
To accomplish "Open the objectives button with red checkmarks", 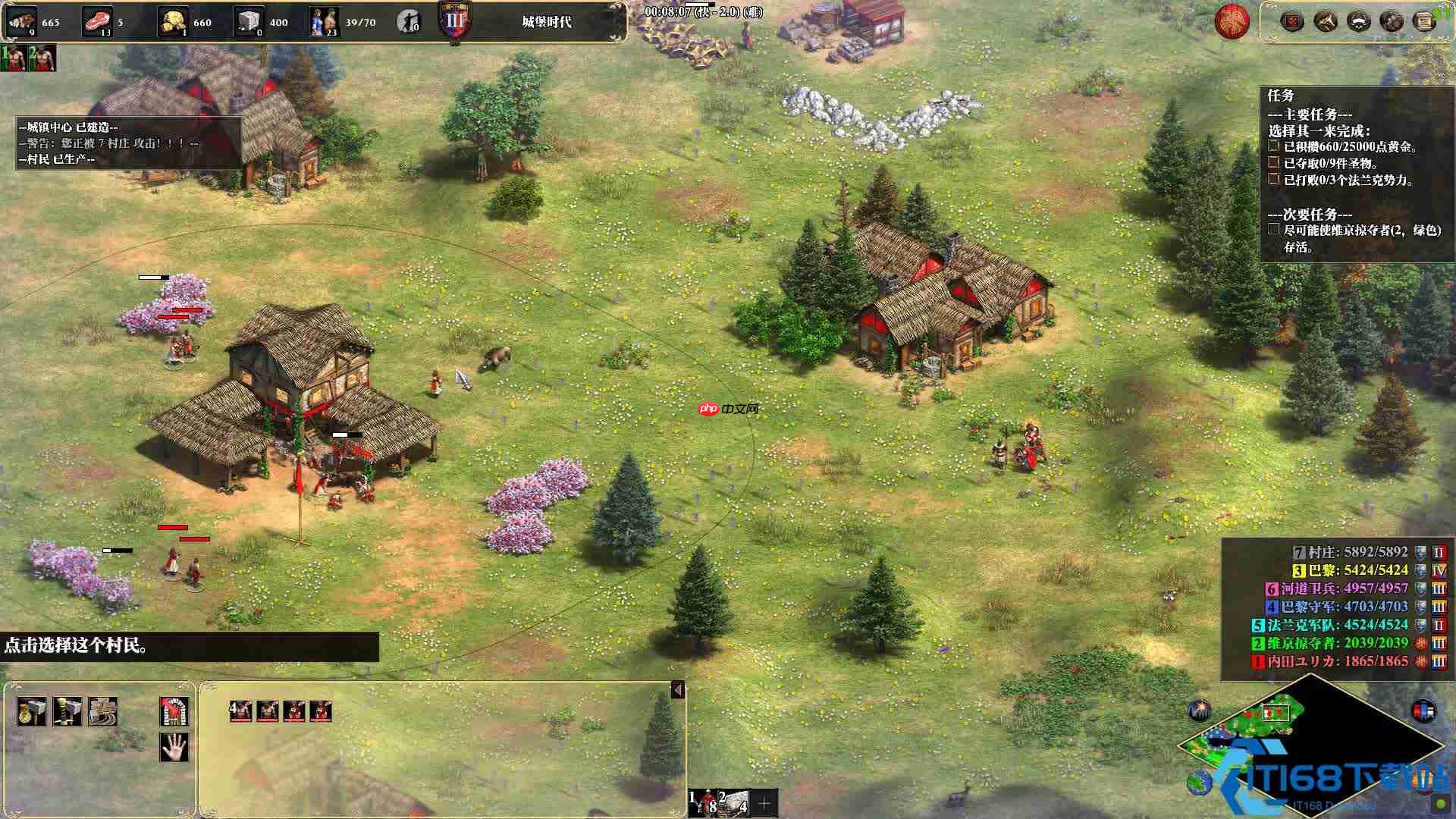I will tap(1292, 20).
